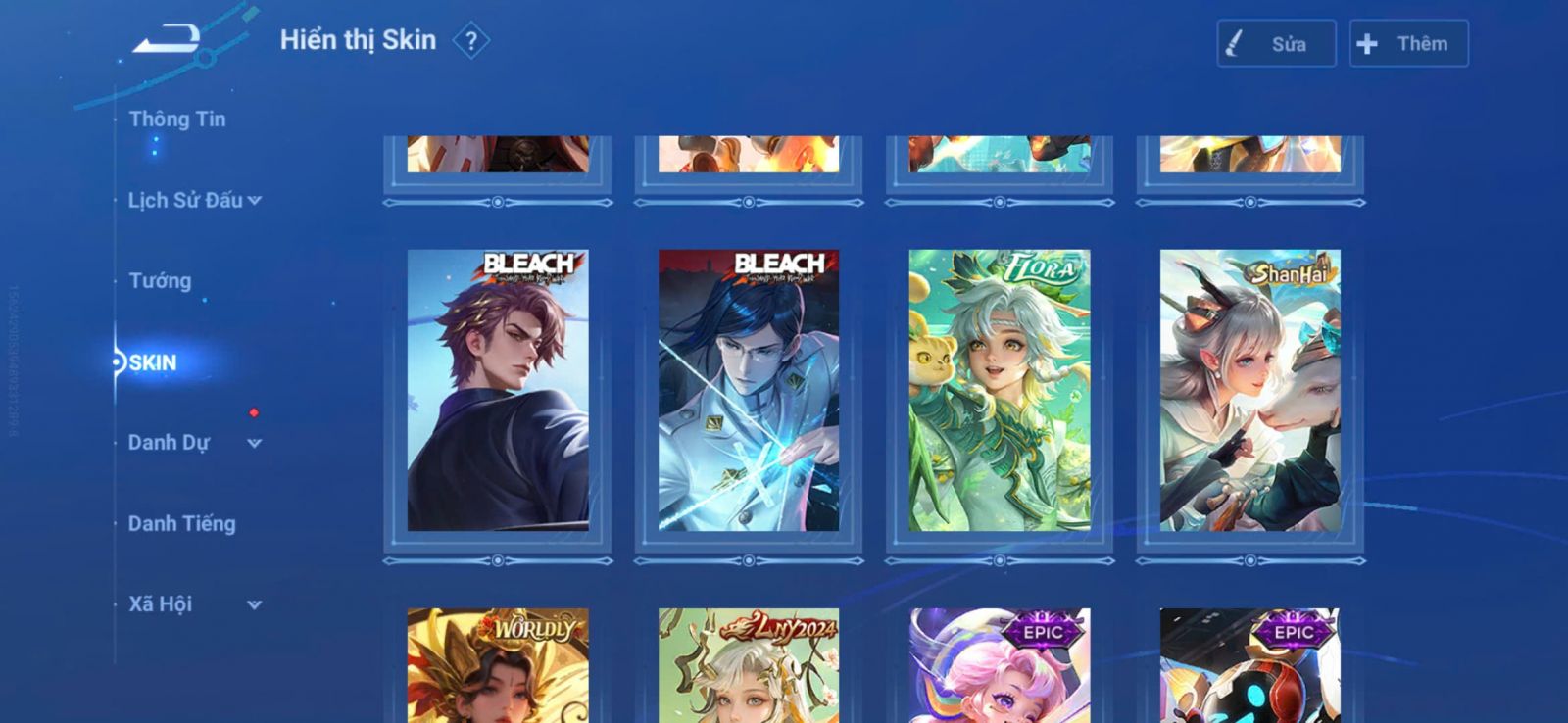Choose the Flora skin card
This screenshot has width=1568, height=723.
coord(1000,390)
